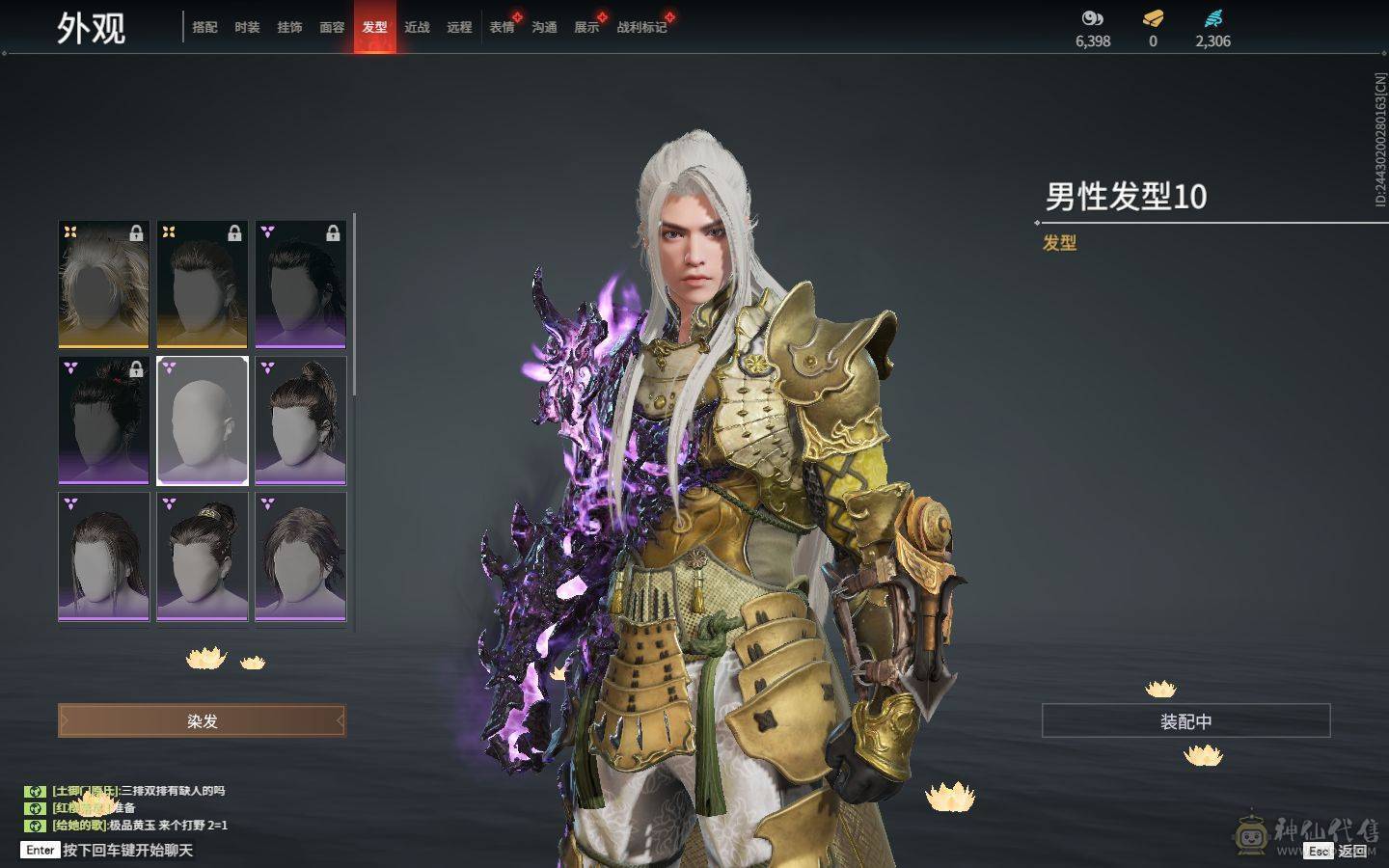The width and height of the screenshot is (1389, 868).
Task: Switch to the 近战 tab
Action: coord(417,27)
